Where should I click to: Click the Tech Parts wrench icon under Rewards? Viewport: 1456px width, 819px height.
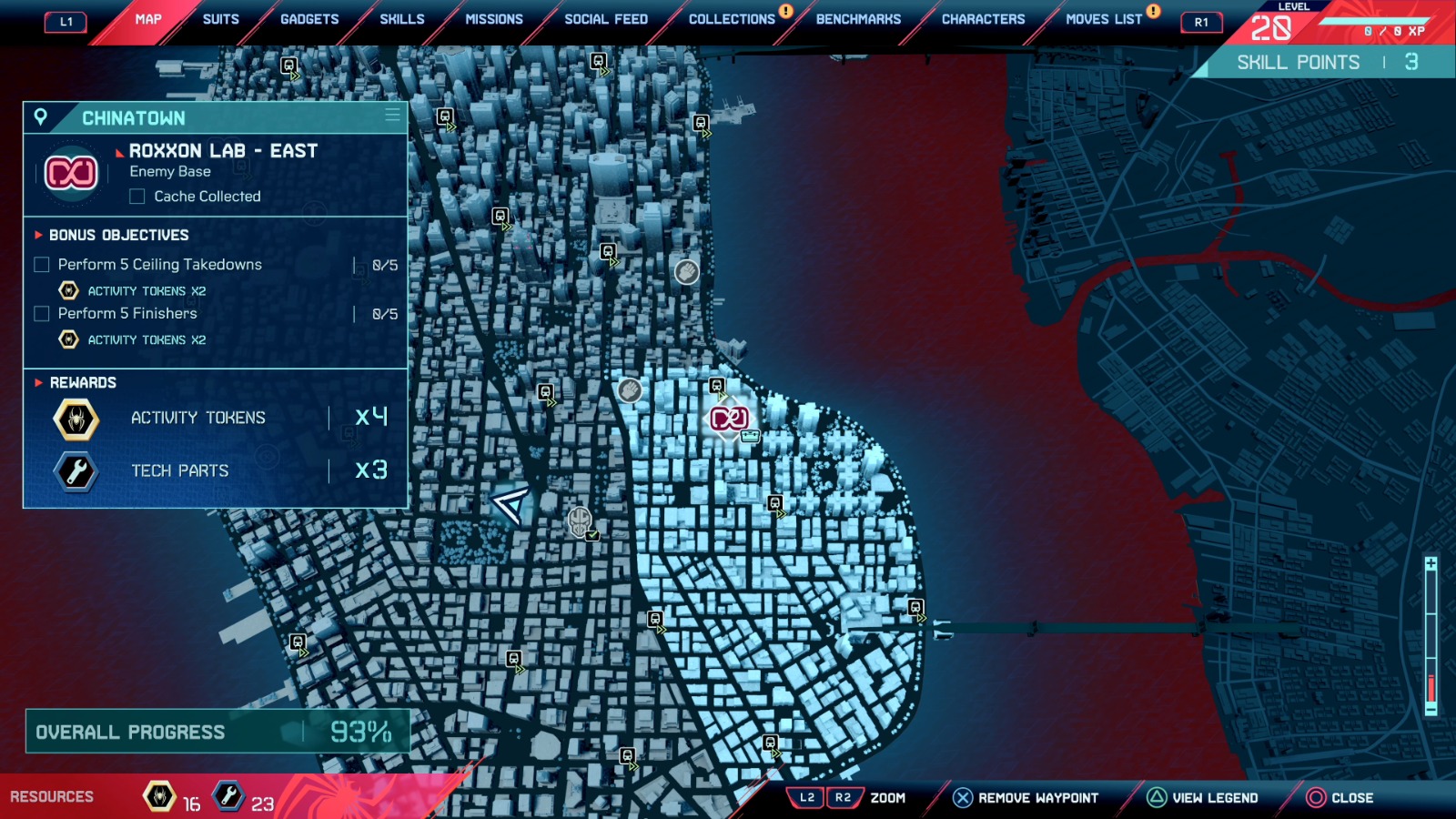tap(76, 470)
